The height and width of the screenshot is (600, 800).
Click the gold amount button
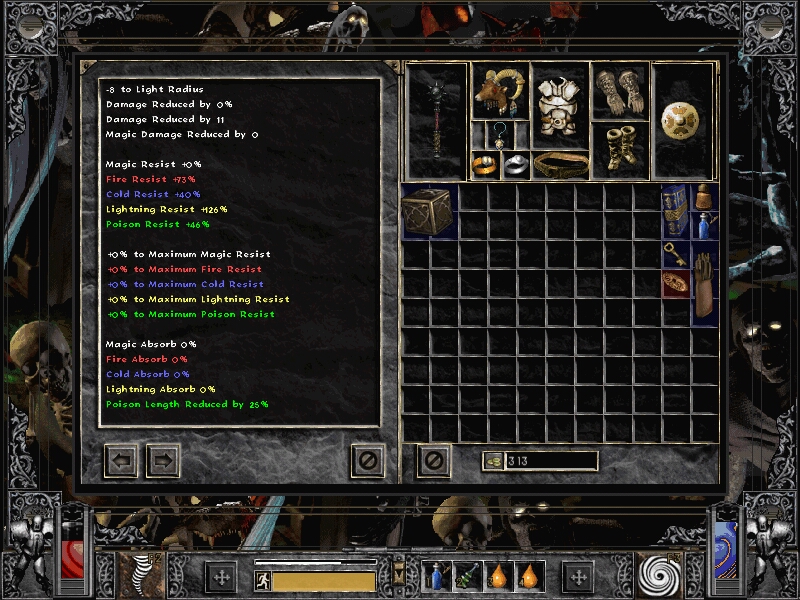pyautogui.click(x=492, y=461)
